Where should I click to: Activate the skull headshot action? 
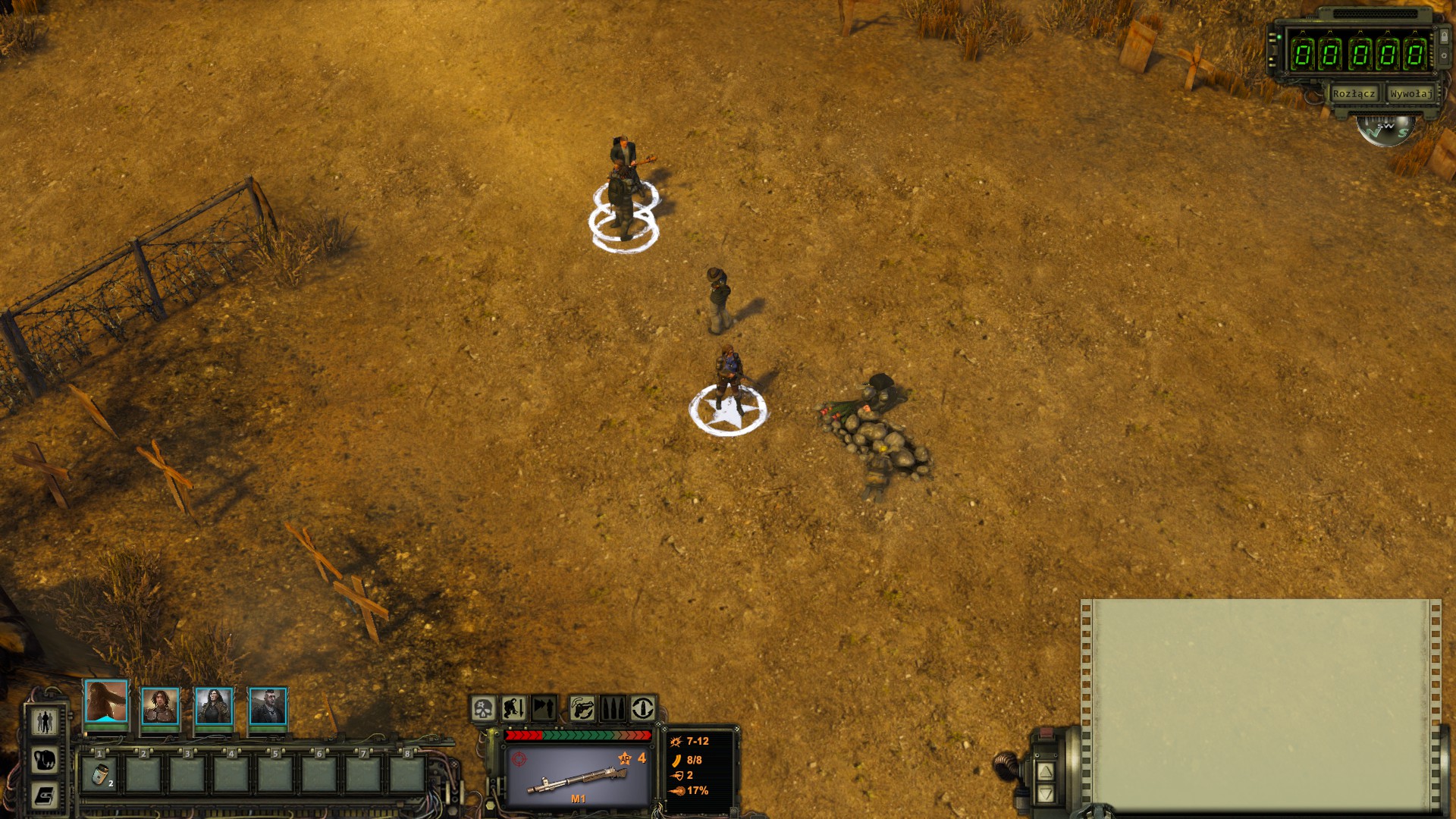click(483, 709)
